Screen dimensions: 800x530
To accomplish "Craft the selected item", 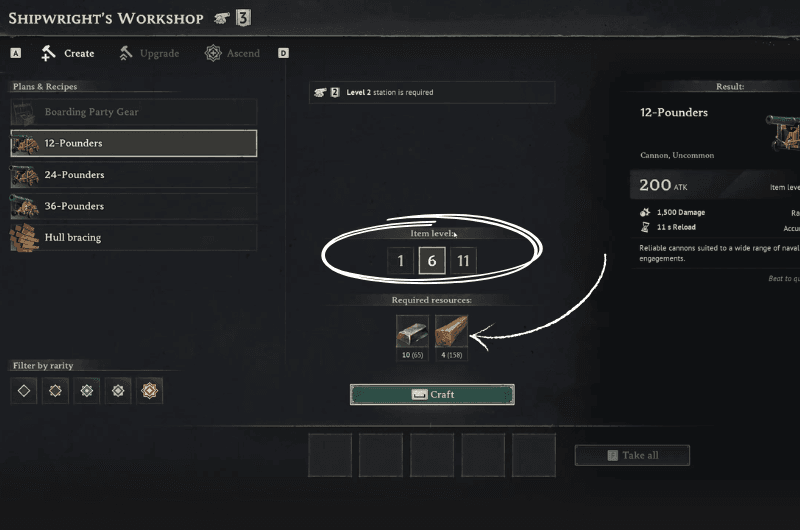I will pos(432,394).
